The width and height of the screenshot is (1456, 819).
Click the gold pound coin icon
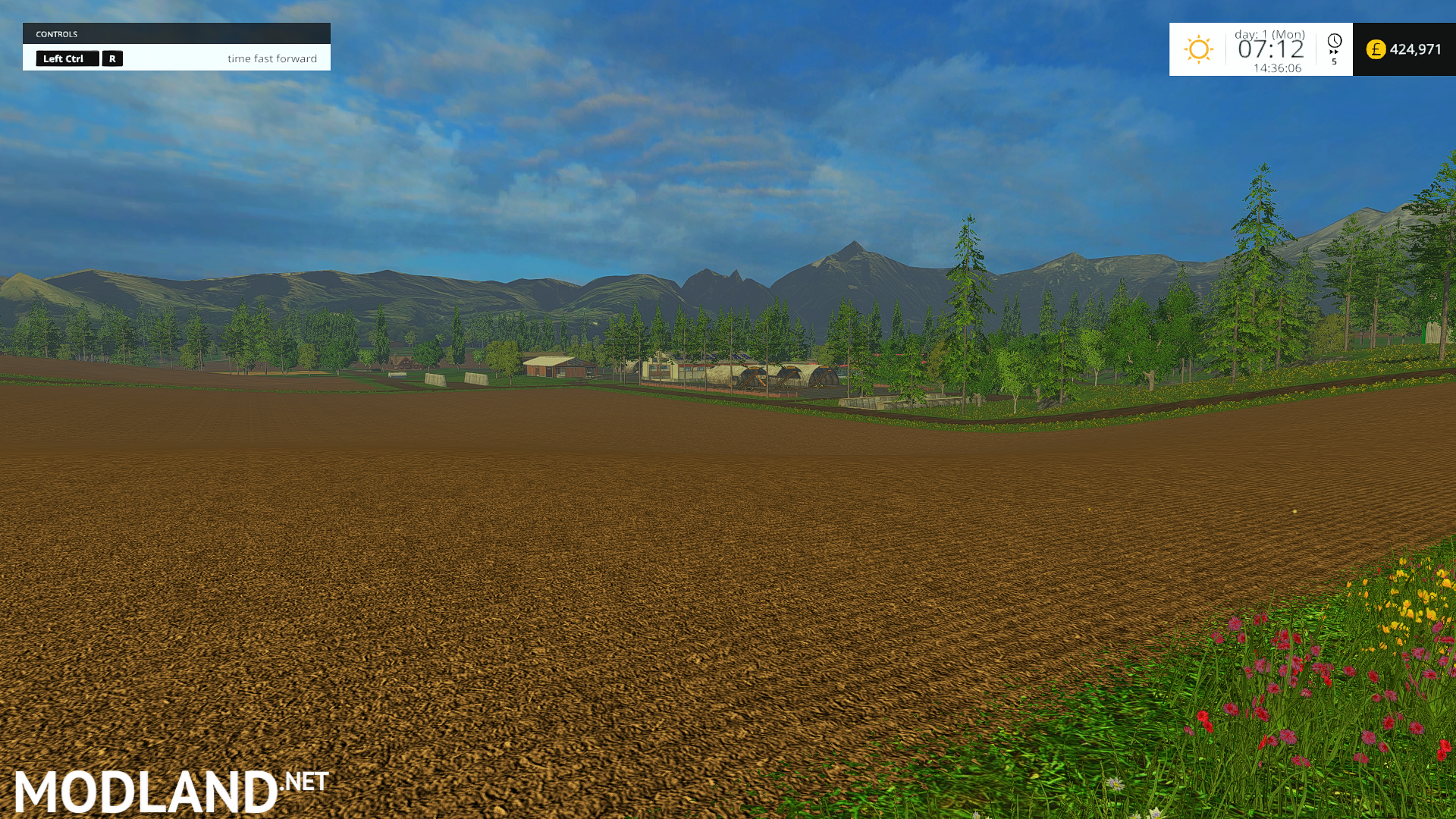click(1376, 49)
